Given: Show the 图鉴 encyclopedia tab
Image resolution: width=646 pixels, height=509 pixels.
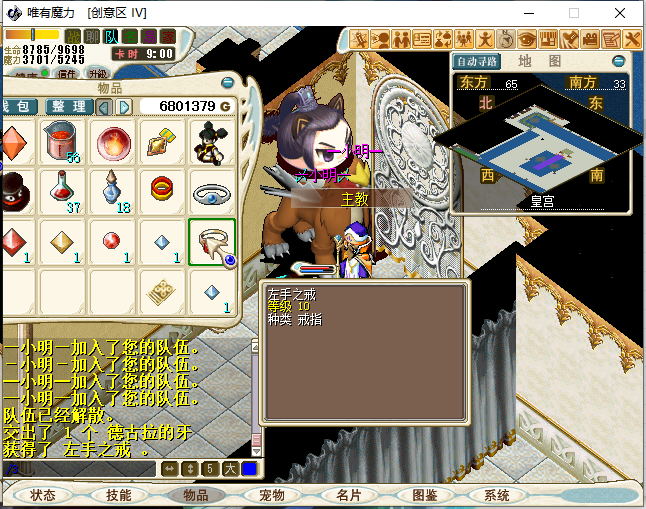Looking at the screenshot, I should point(424,495).
